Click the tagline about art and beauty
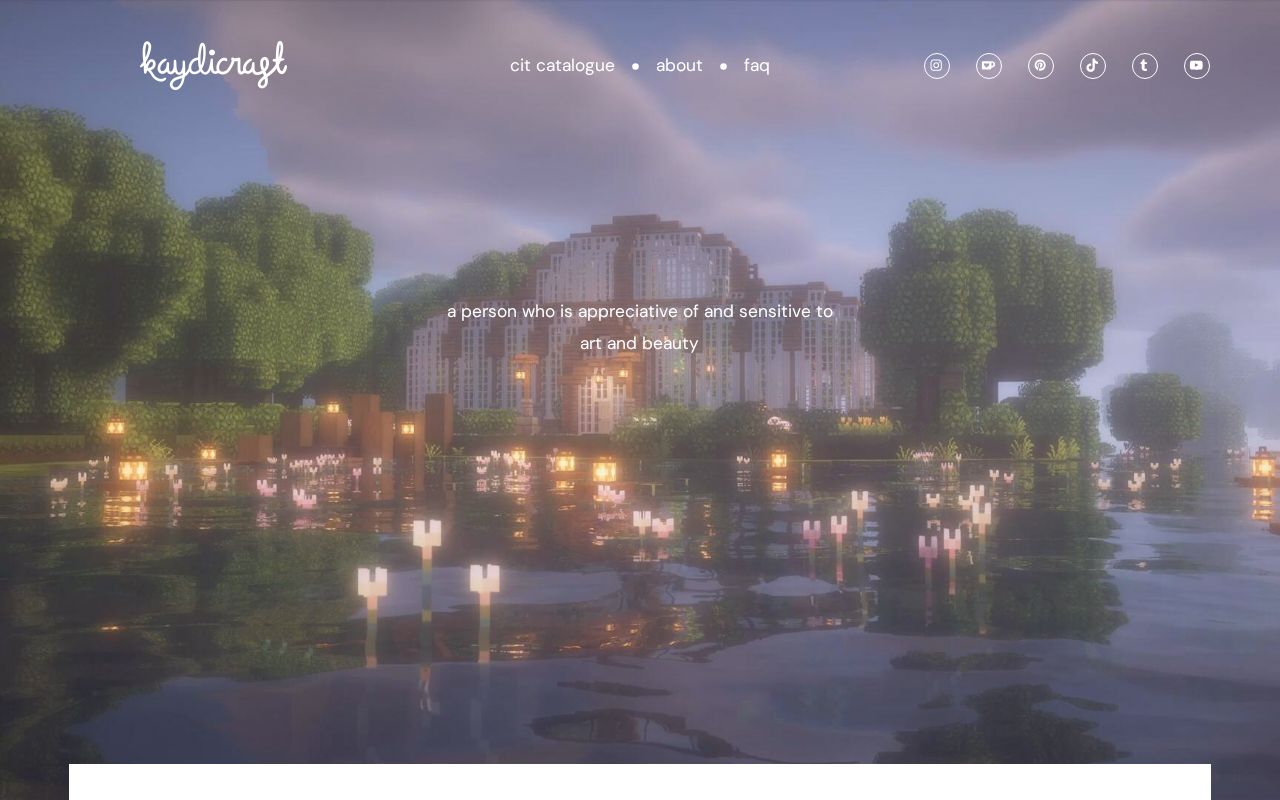Screen dimensions: 1280x800 click(640, 327)
